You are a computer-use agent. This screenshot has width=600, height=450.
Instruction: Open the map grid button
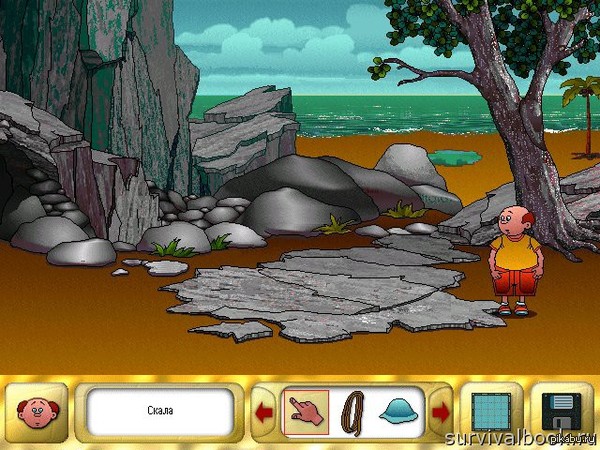click(x=489, y=411)
